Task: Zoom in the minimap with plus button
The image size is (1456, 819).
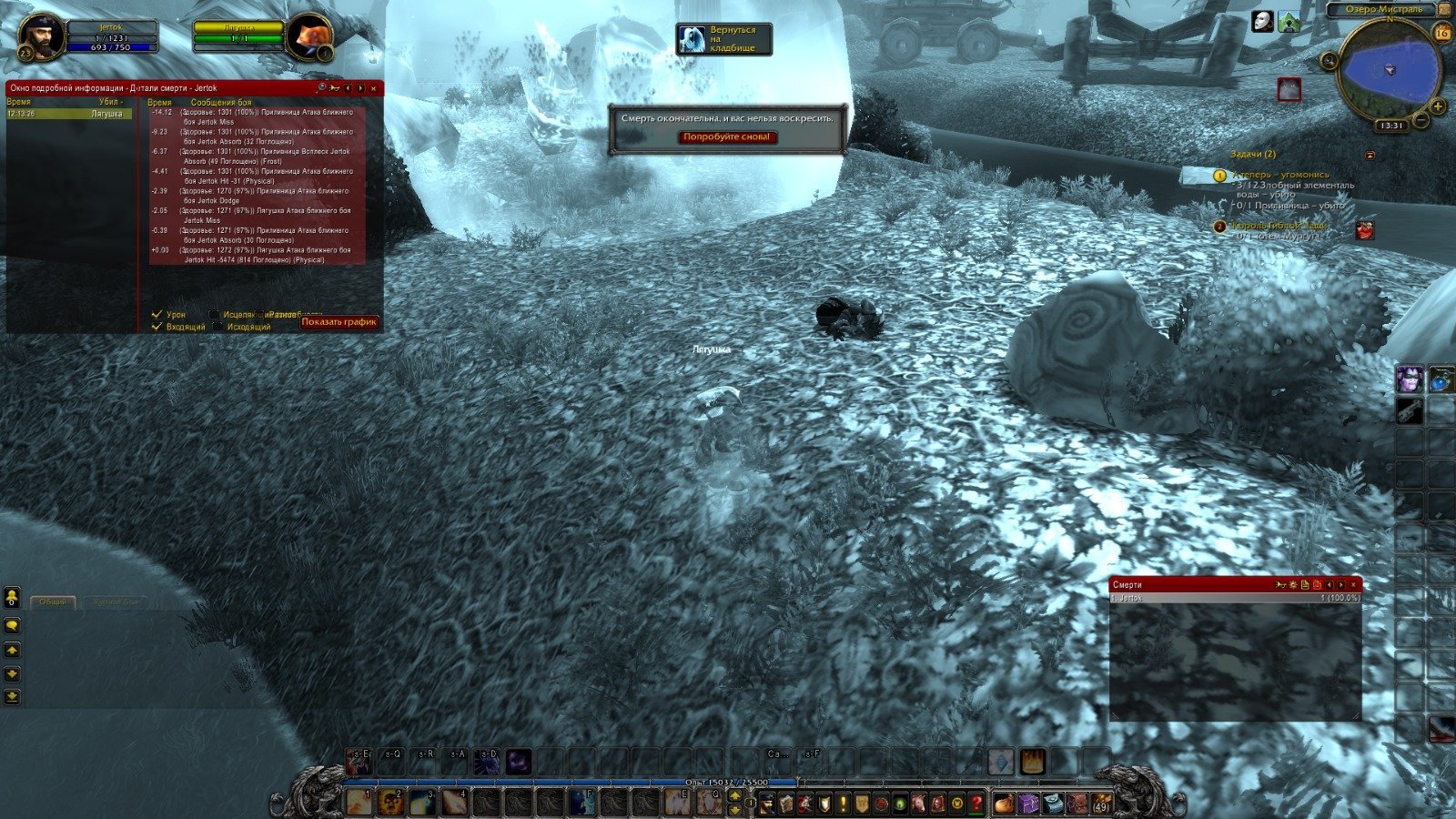Action: point(1438,106)
